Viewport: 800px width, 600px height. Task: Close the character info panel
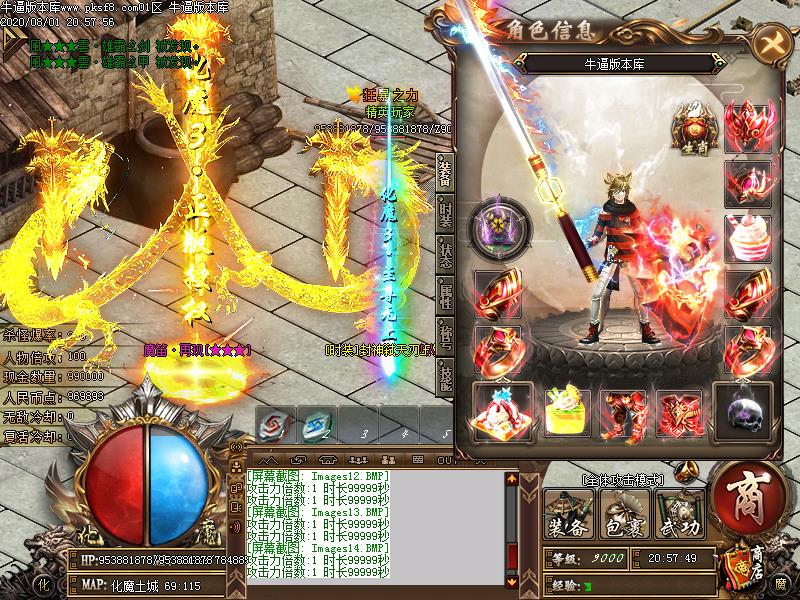771,43
